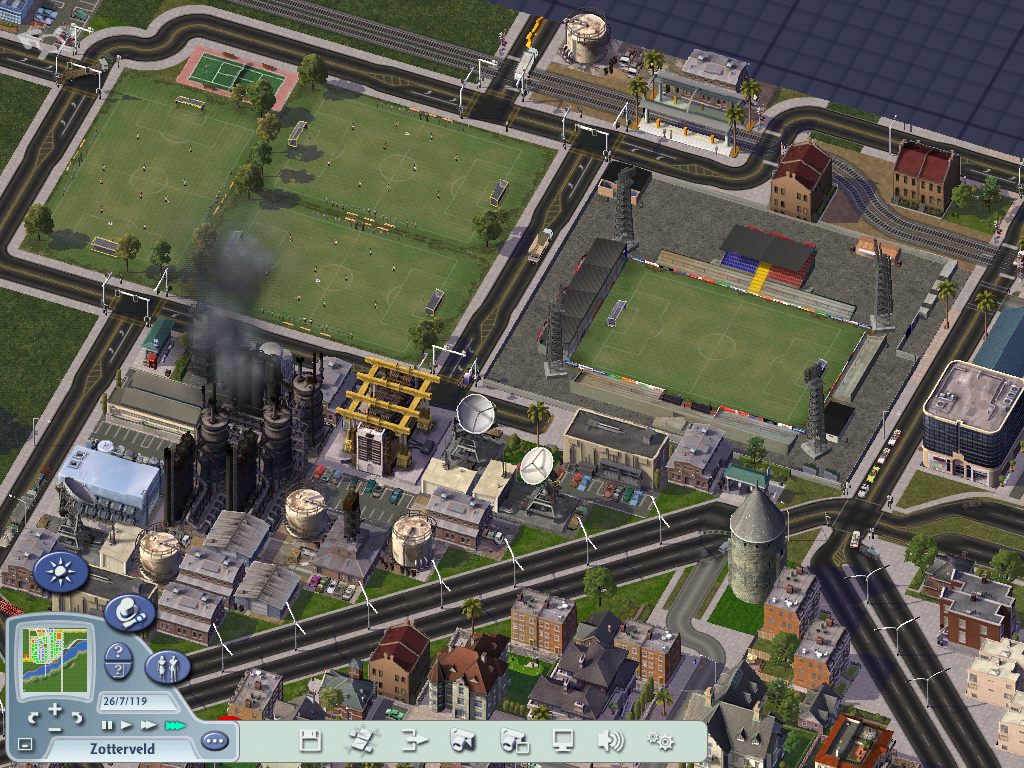Set simulation to double-arrow fast speed
1024x768 pixels.
click(149, 725)
